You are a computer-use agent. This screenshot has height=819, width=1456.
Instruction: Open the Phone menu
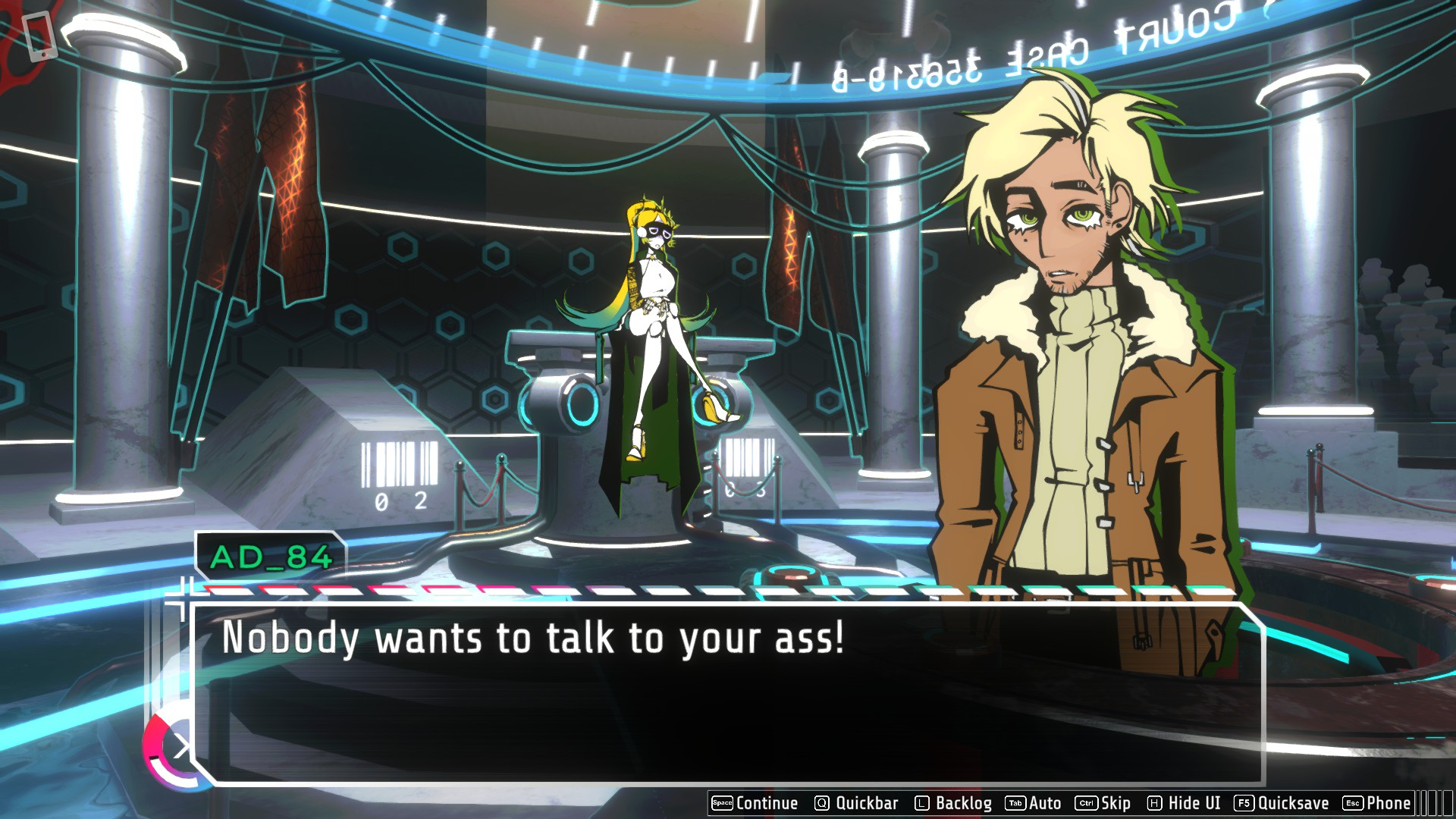[x=1377, y=803]
